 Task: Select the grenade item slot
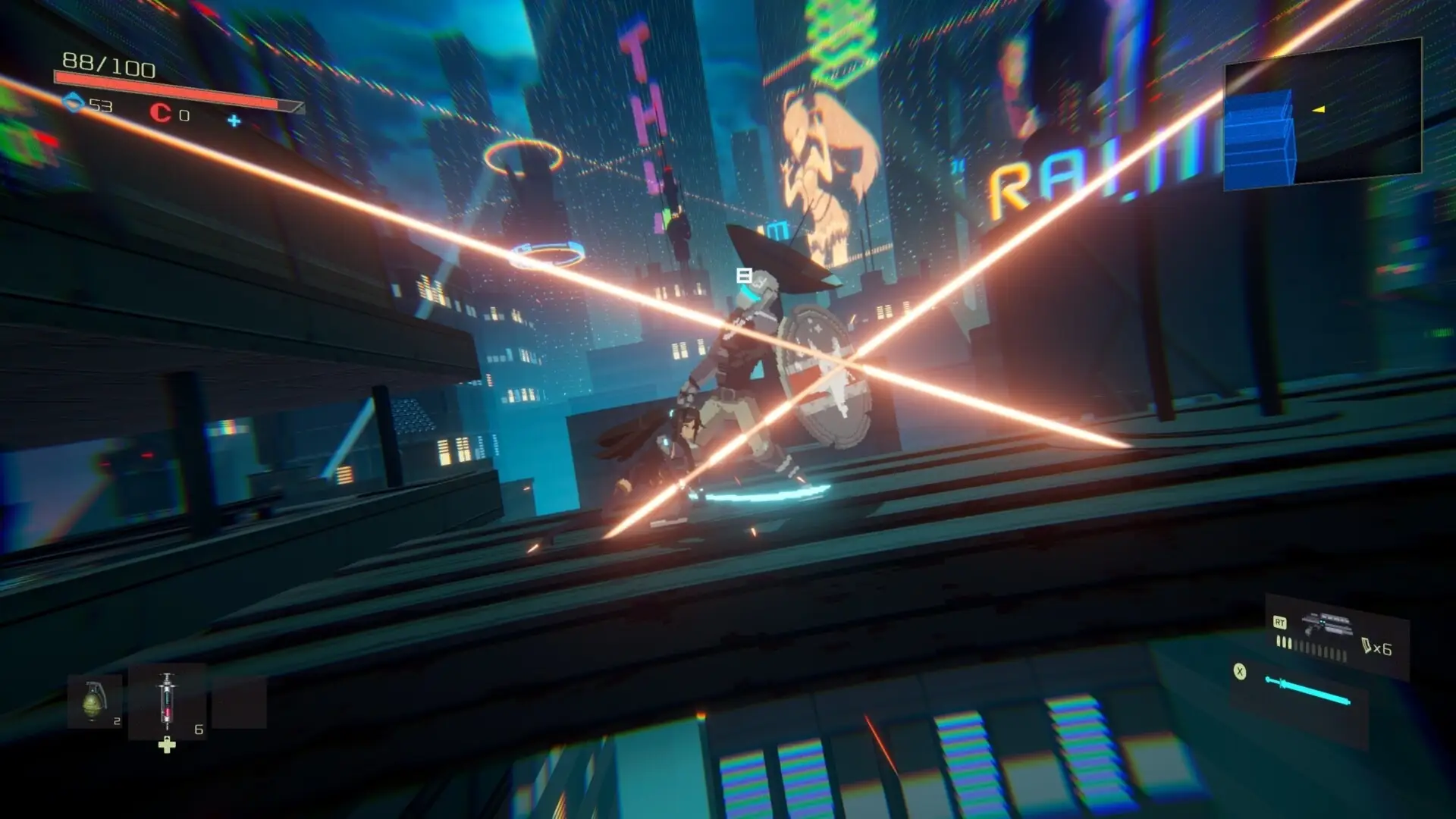tap(94, 701)
